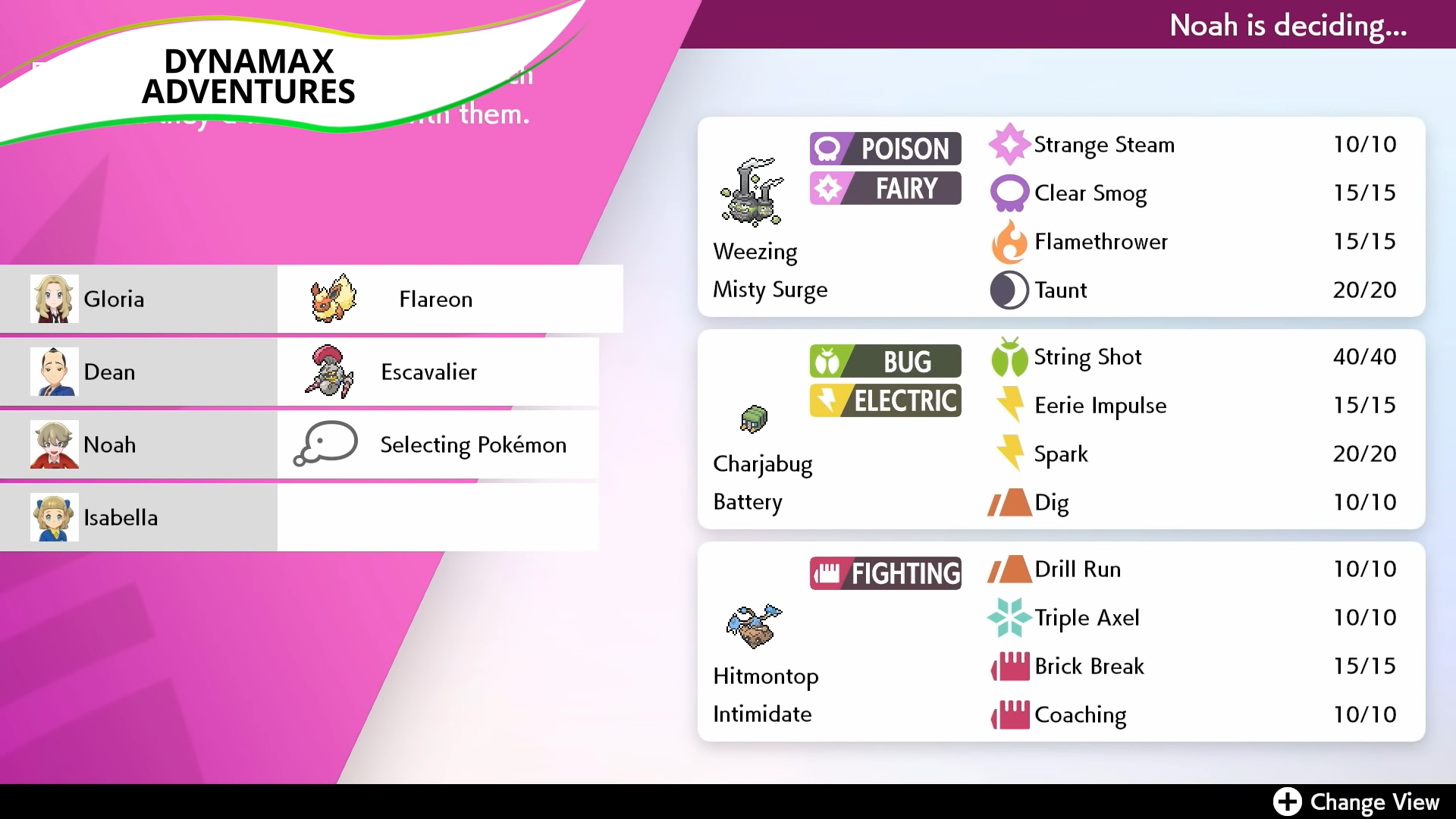The image size is (1456, 819).
Task: Click the Drill Run ground move icon
Action: (1009, 569)
